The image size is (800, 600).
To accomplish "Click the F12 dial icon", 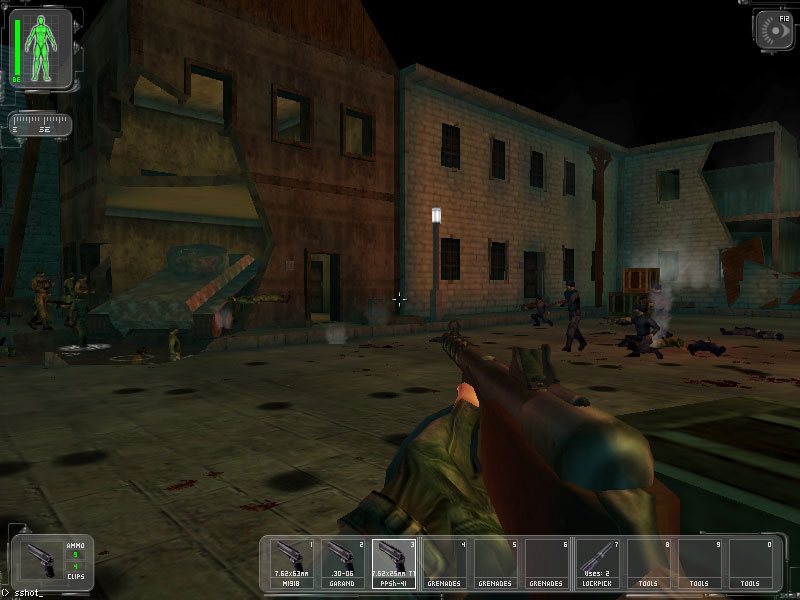I will click(774, 28).
